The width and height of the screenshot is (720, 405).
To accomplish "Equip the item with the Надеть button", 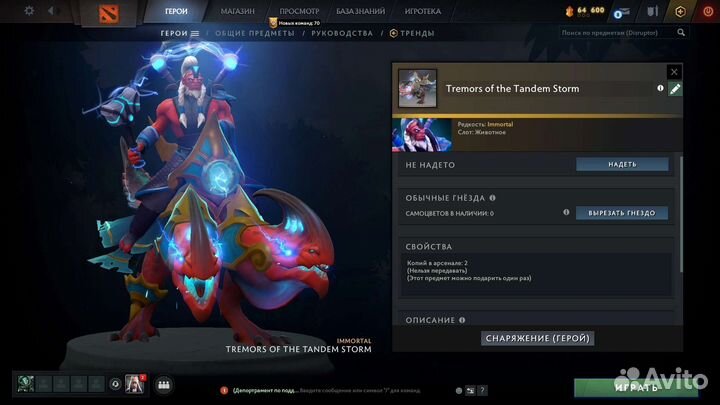I will (621, 164).
